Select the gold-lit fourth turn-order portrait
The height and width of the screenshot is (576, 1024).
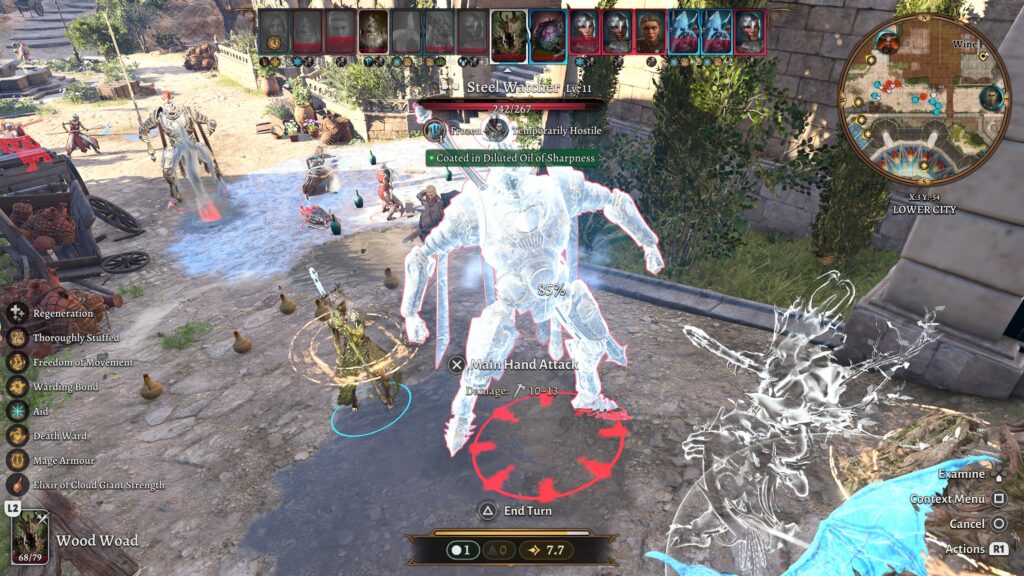point(374,32)
